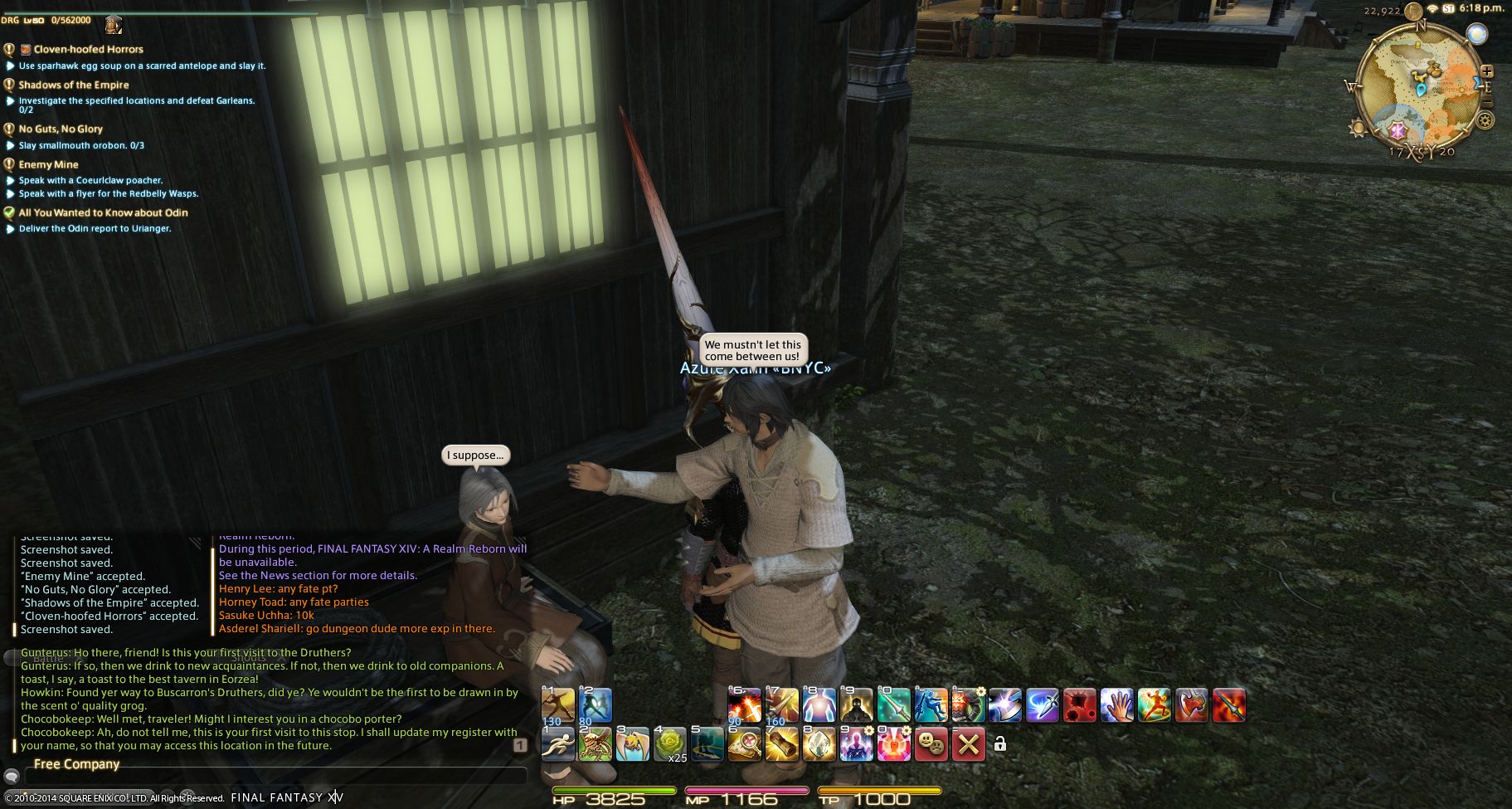Activate the glowing hand ability icon
This screenshot has width=1512, height=809.
tap(1116, 705)
